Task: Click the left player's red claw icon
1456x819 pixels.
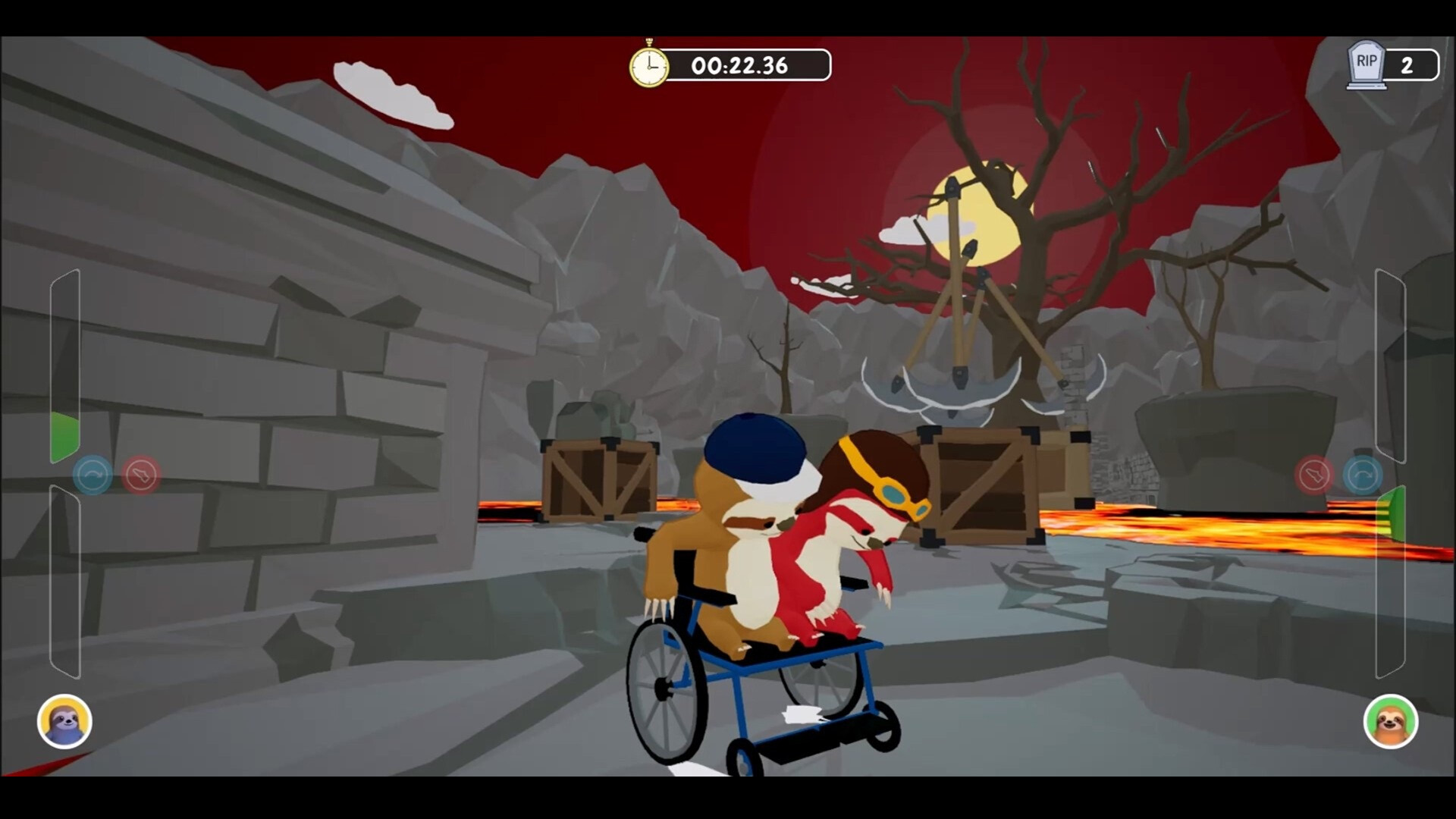Action: pos(141,475)
